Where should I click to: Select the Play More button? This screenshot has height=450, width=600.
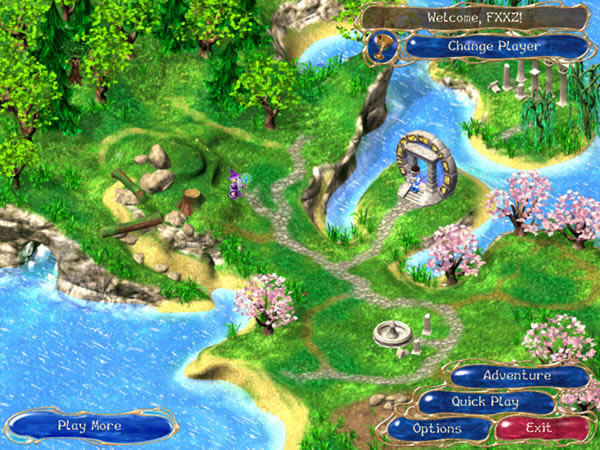89,425
